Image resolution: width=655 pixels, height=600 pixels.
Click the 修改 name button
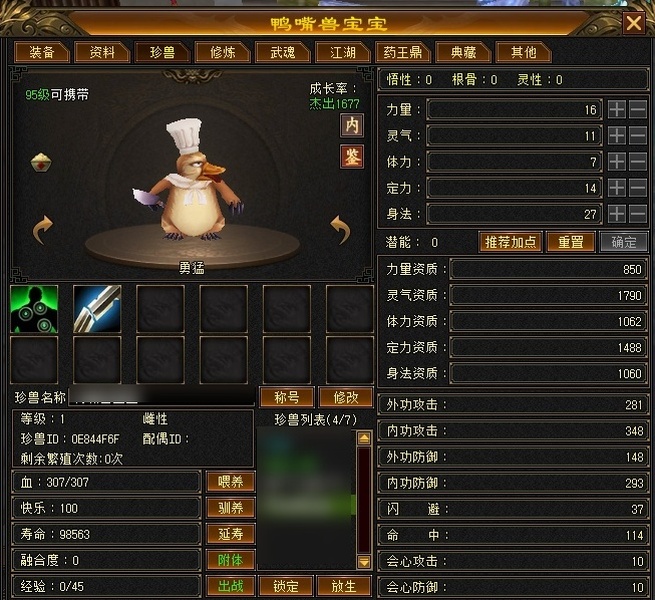click(x=344, y=397)
